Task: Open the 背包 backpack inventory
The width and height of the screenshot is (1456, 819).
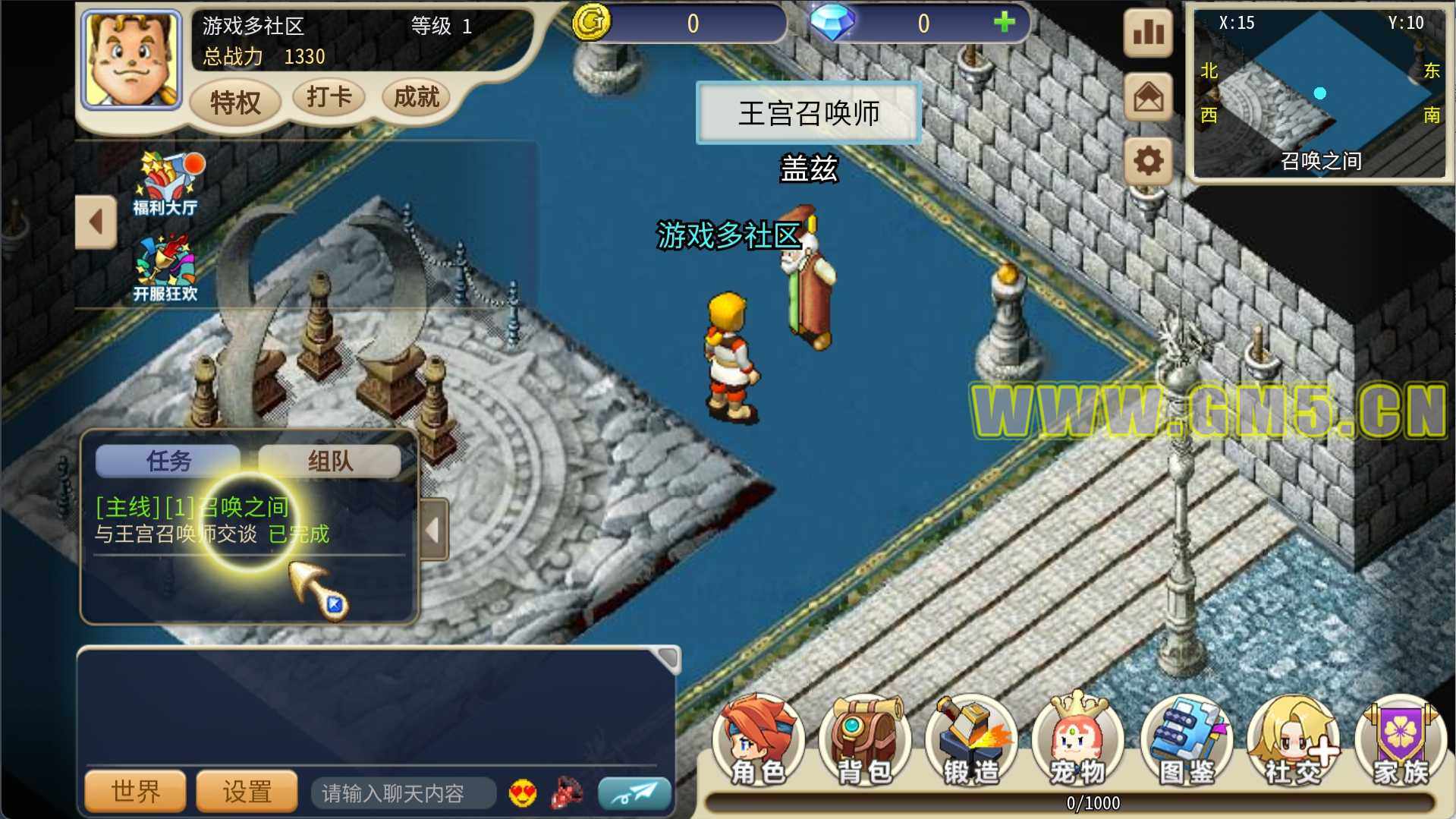Action: [x=864, y=742]
